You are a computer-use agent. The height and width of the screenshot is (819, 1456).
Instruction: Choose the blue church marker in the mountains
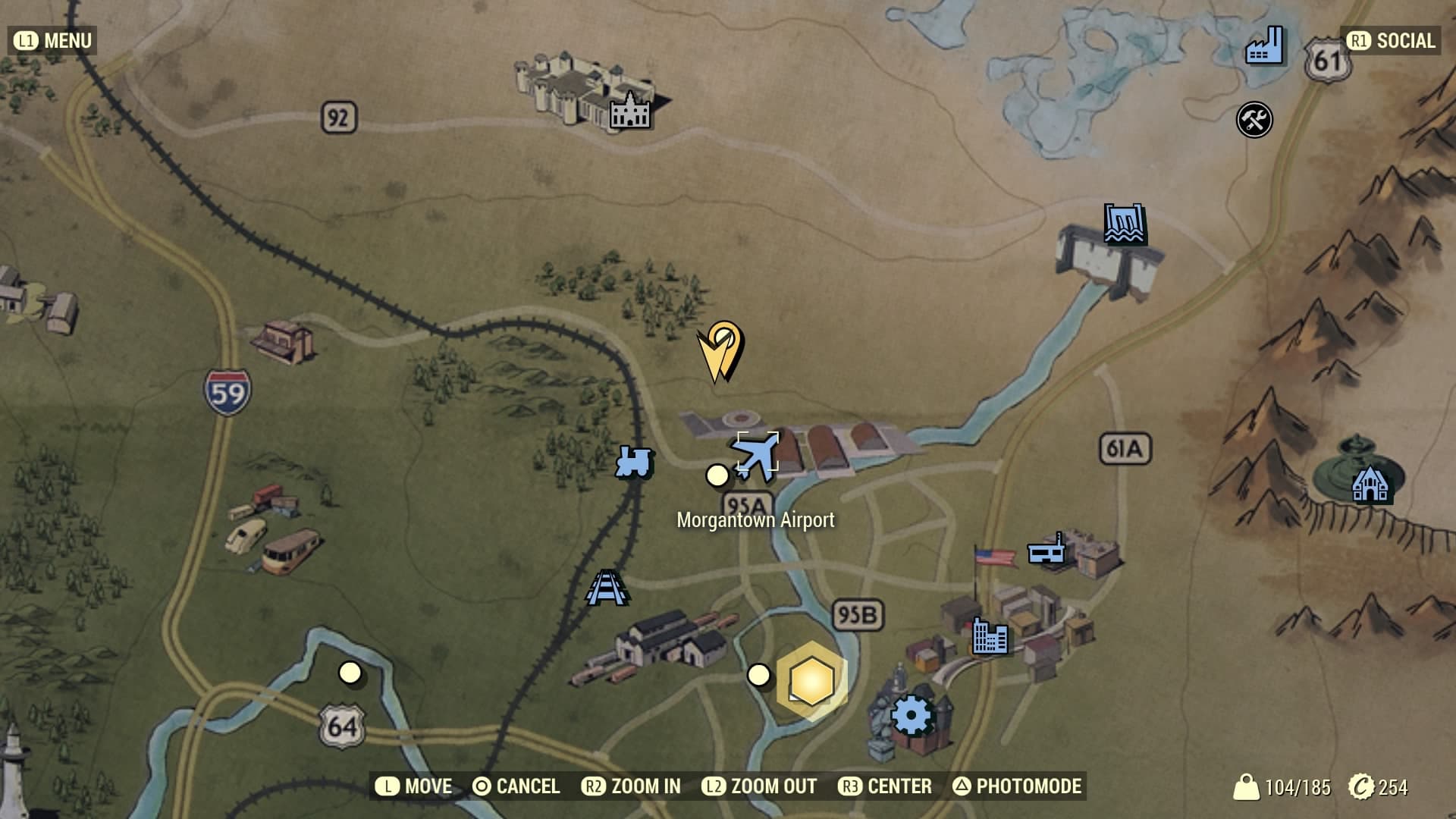click(1370, 483)
